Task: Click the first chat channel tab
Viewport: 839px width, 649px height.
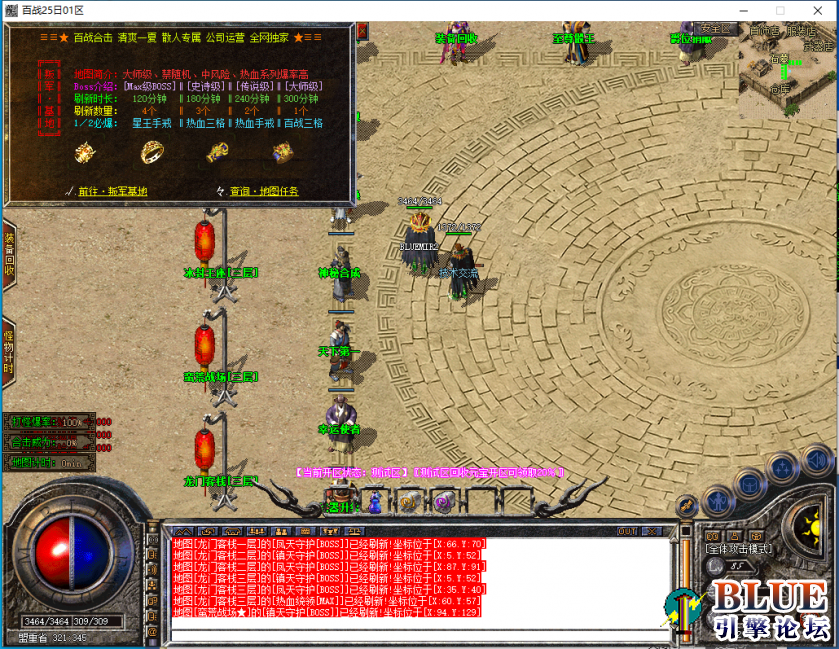Action: click(x=182, y=531)
